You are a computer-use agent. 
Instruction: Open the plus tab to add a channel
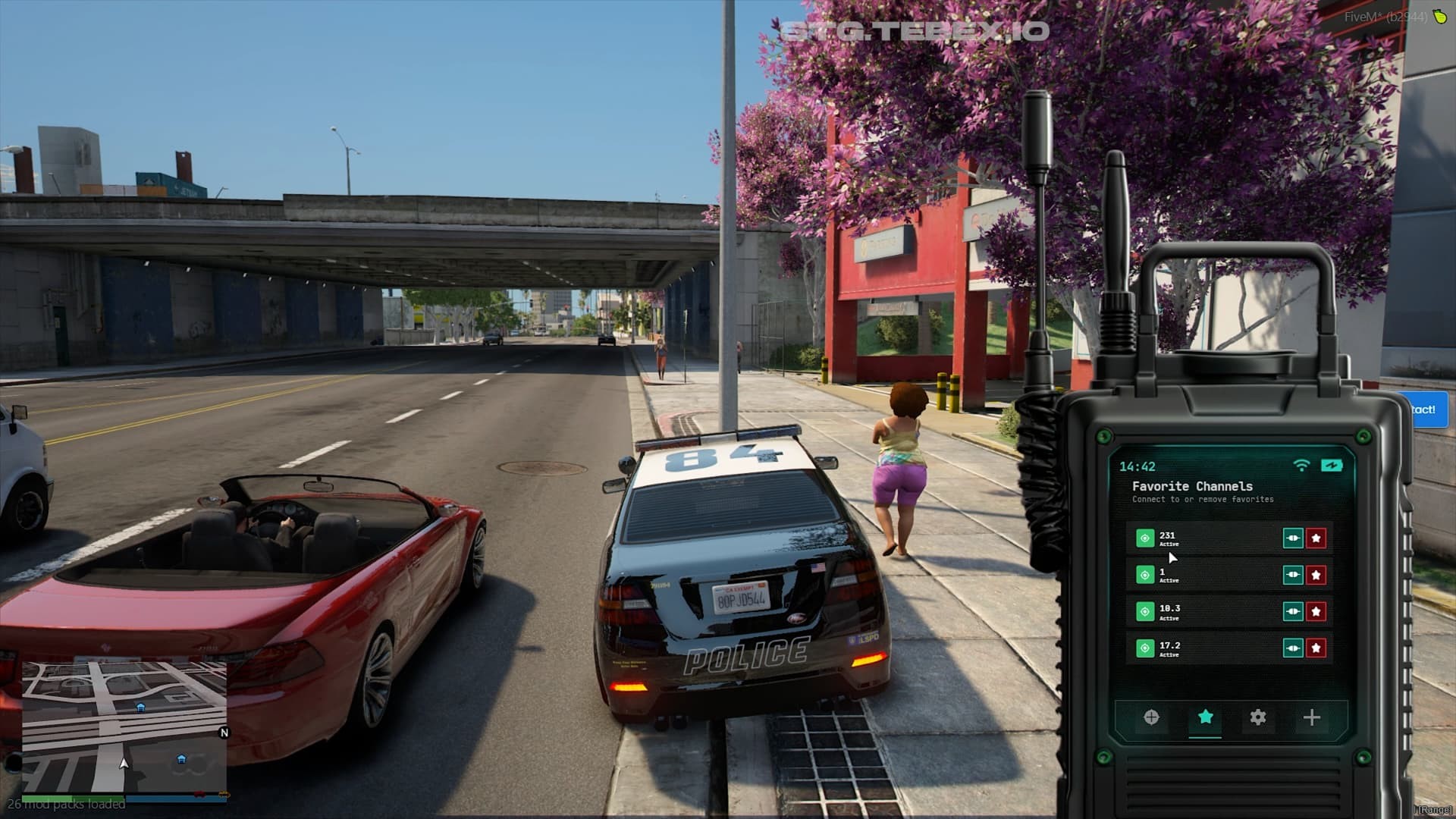point(1312,717)
